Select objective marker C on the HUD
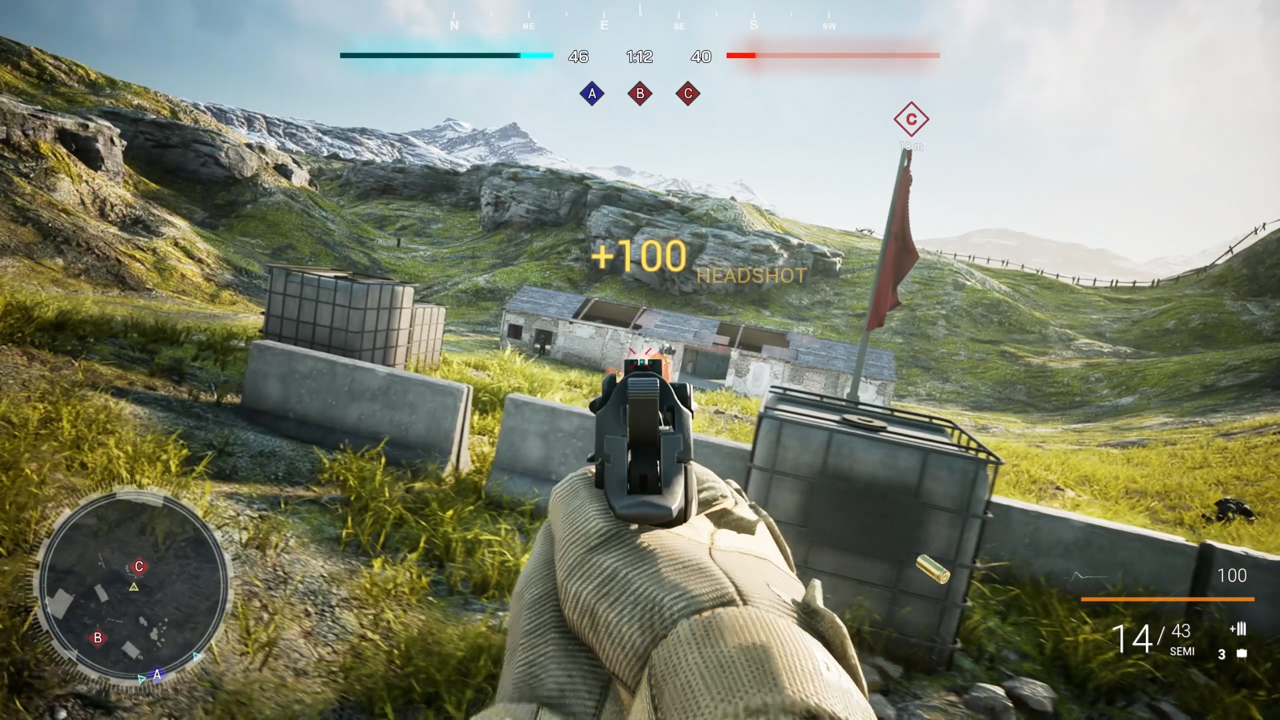This screenshot has width=1280, height=720. coord(688,93)
